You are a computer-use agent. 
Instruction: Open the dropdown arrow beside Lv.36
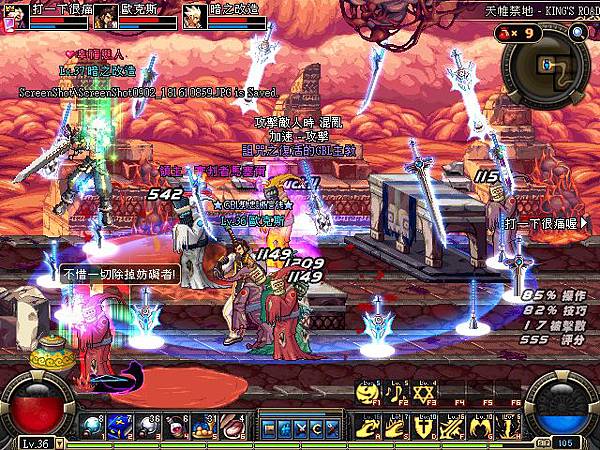60,442
